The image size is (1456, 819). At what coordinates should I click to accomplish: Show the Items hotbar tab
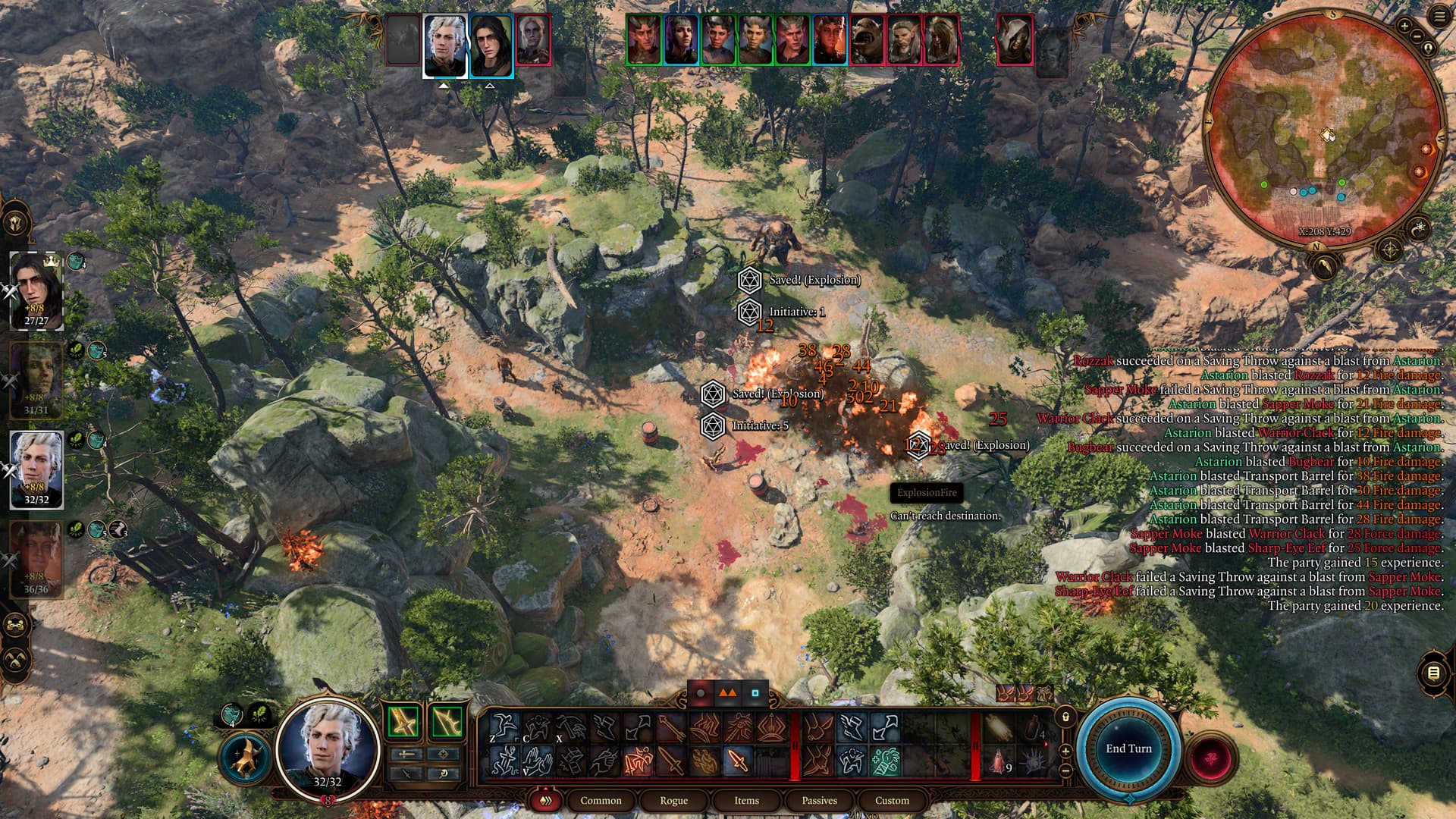(x=746, y=800)
